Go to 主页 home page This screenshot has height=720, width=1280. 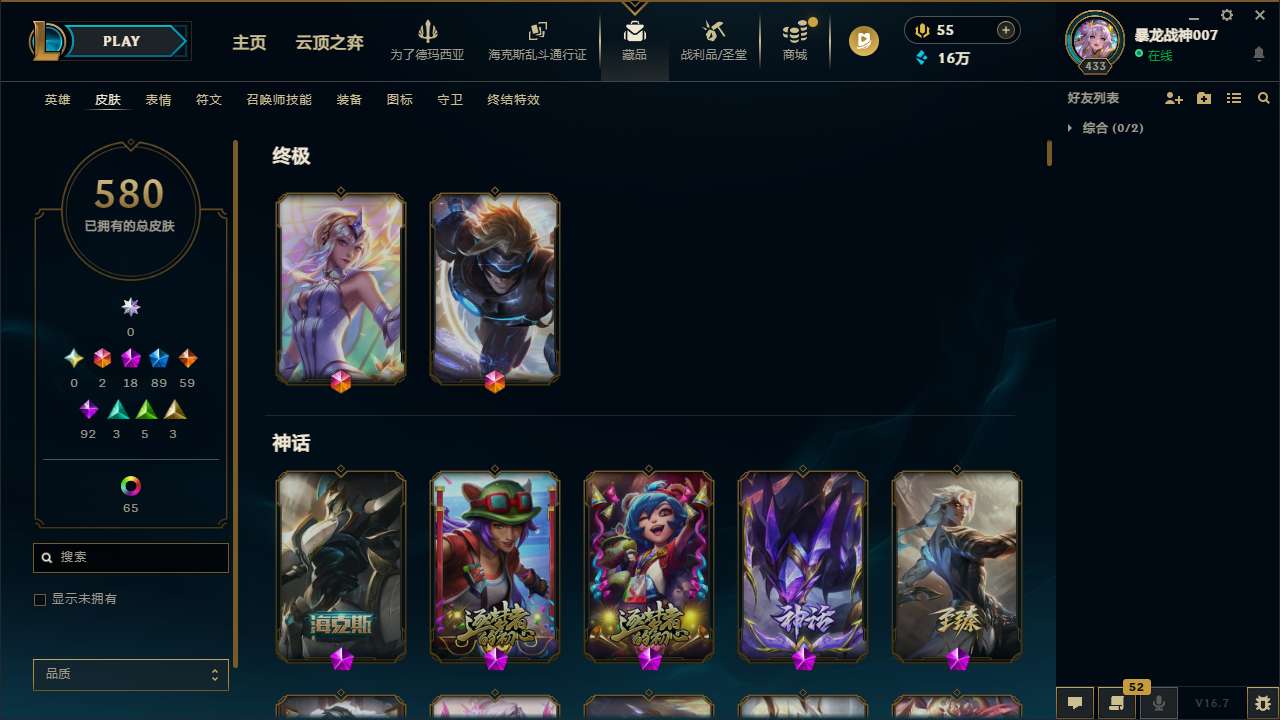248,43
